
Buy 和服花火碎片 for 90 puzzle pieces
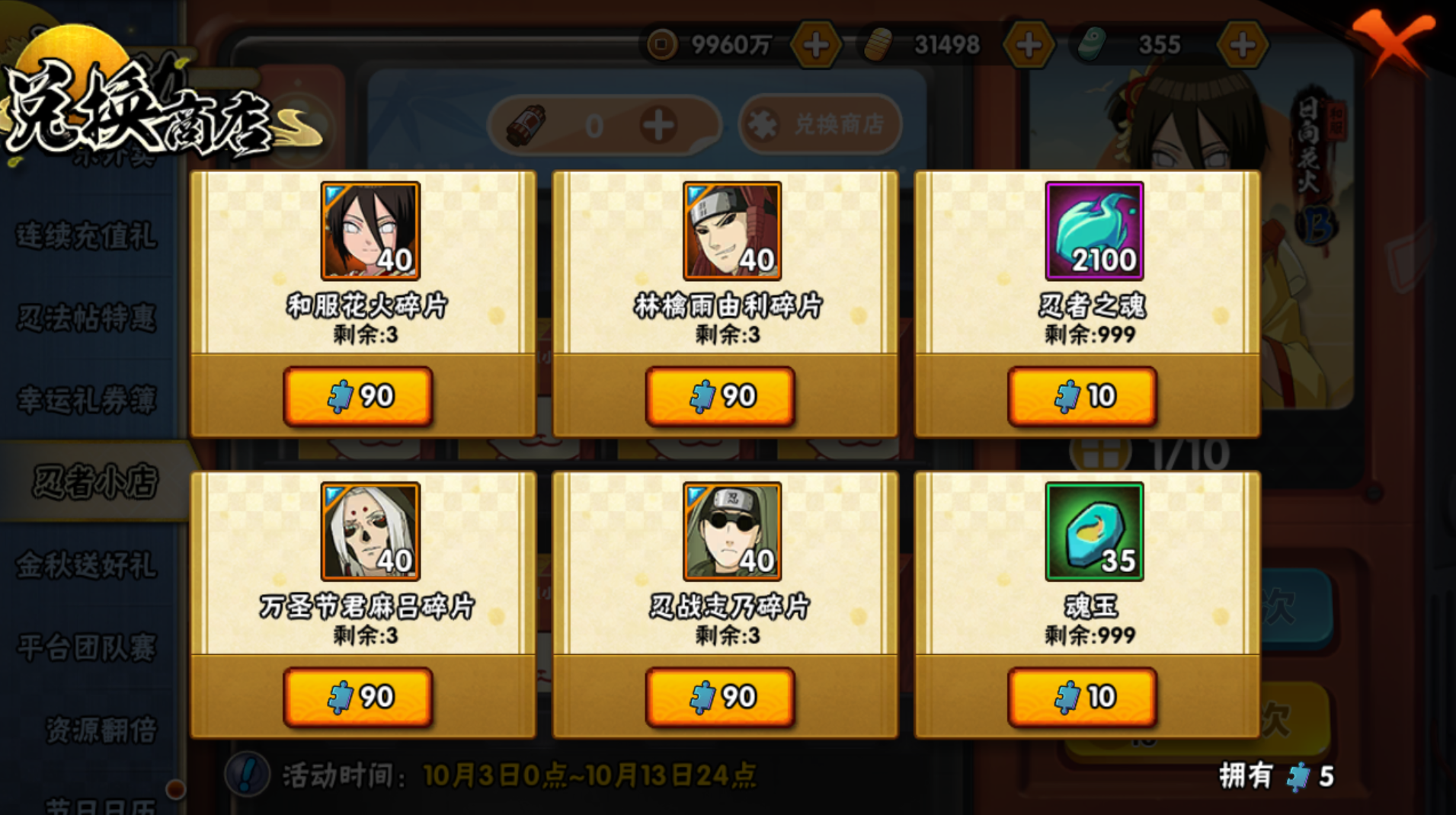point(358,396)
